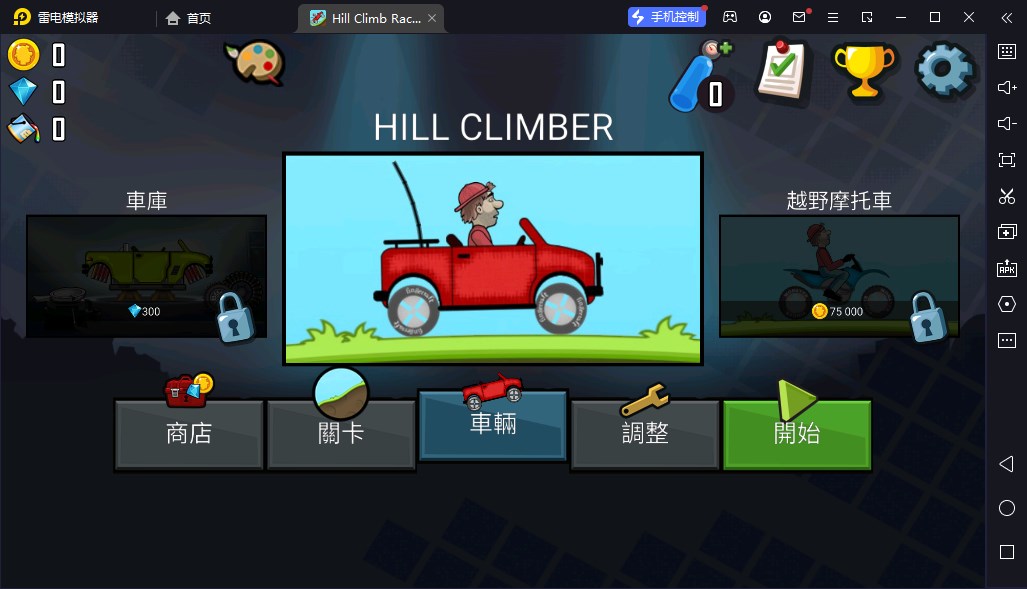Click the fuel can counter icon

coord(23,129)
